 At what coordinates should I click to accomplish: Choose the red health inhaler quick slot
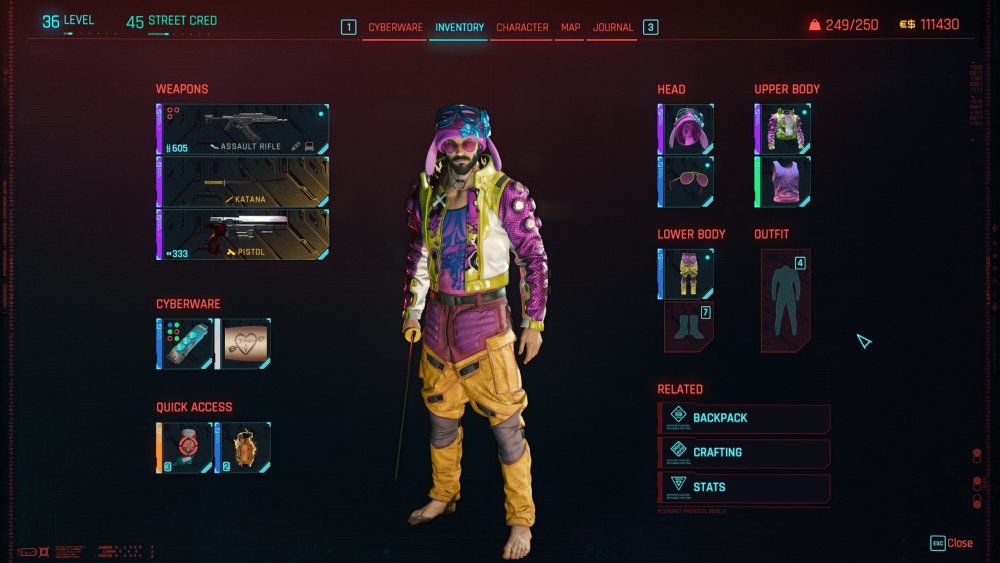185,447
